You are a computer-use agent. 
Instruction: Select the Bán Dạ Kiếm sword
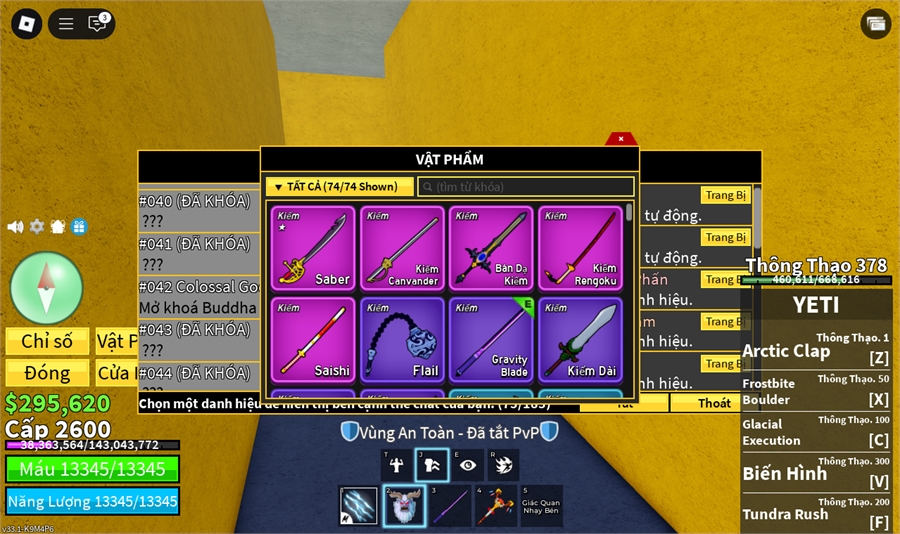tap(492, 248)
